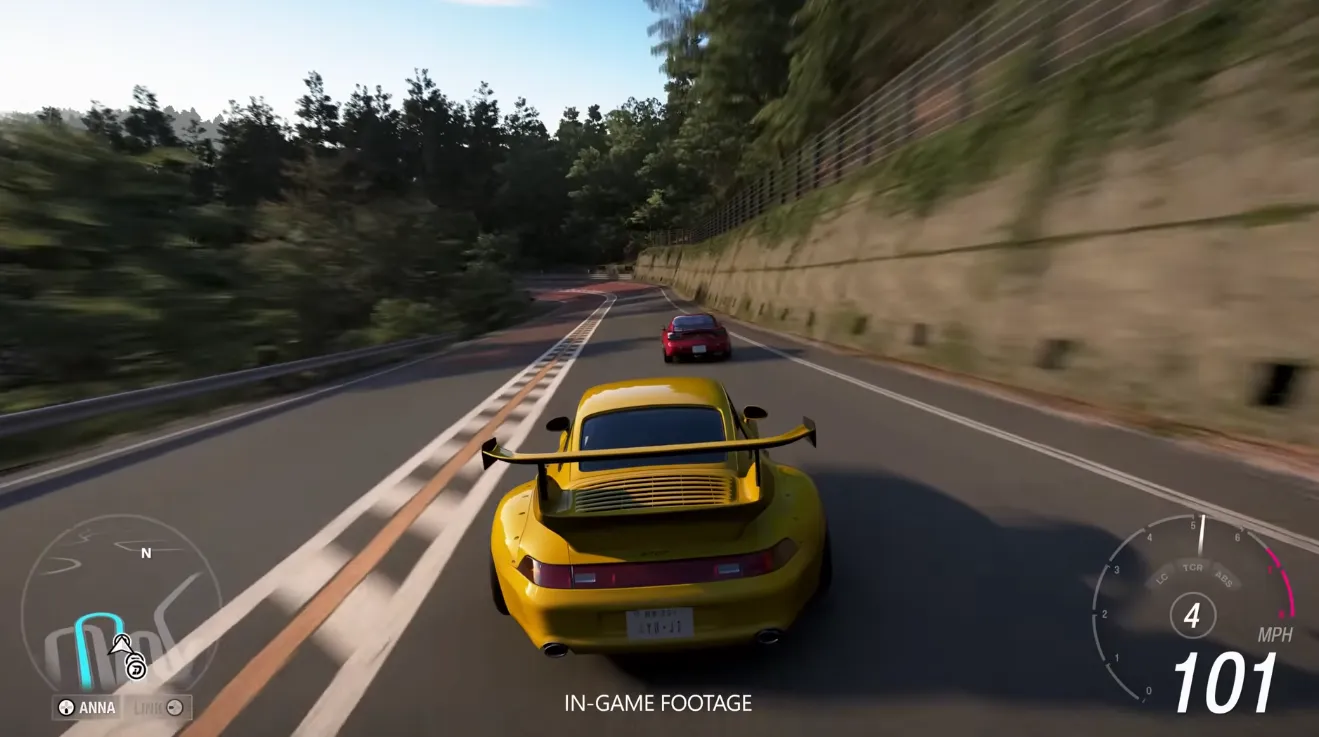Image resolution: width=1319 pixels, height=737 pixels.
Task: Select the TCR indicator on the tachometer
Action: tap(1192, 568)
